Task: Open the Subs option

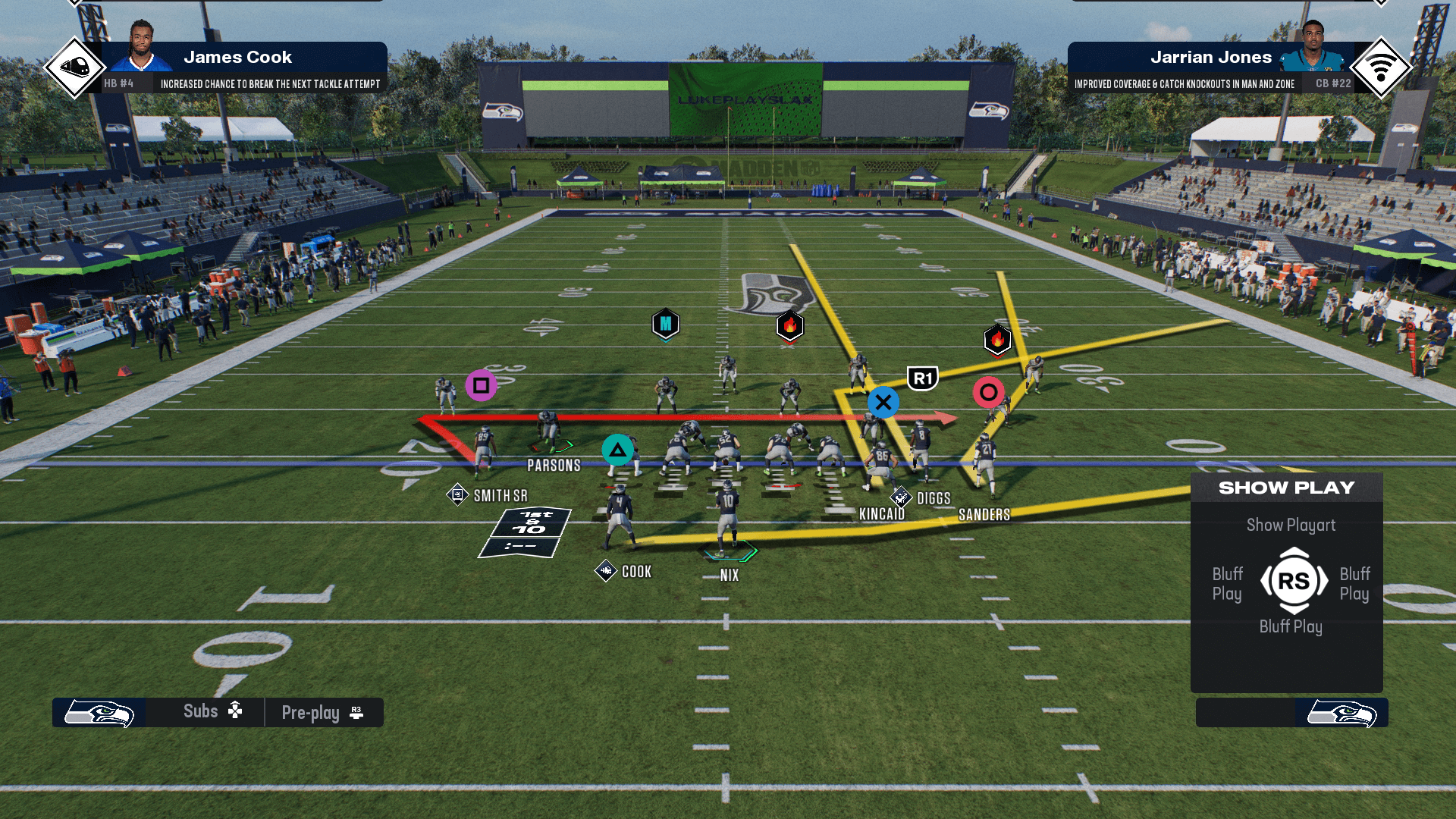Action: click(x=212, y=711)
